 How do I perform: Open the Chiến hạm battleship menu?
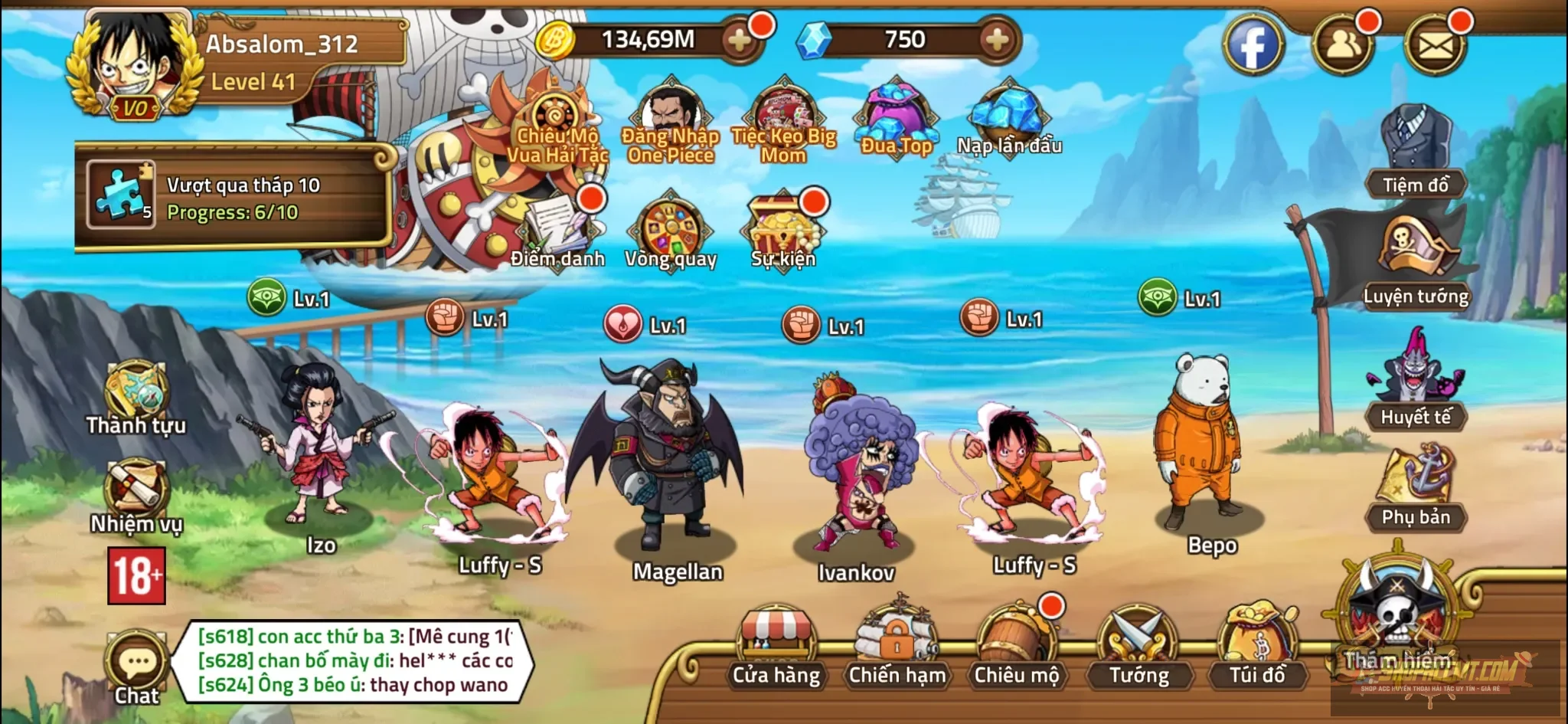[x=897, y=644]
